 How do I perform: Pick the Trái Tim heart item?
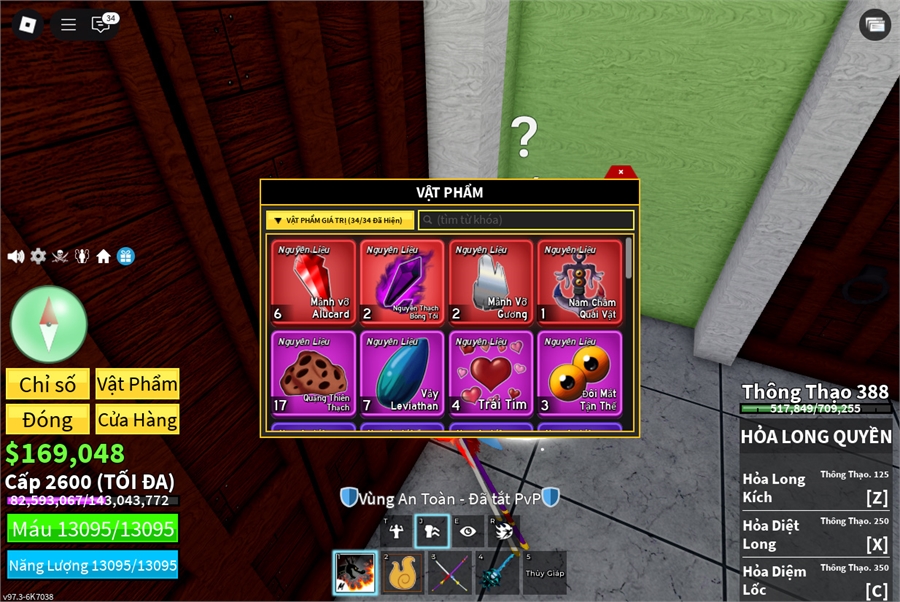(491, 373)
